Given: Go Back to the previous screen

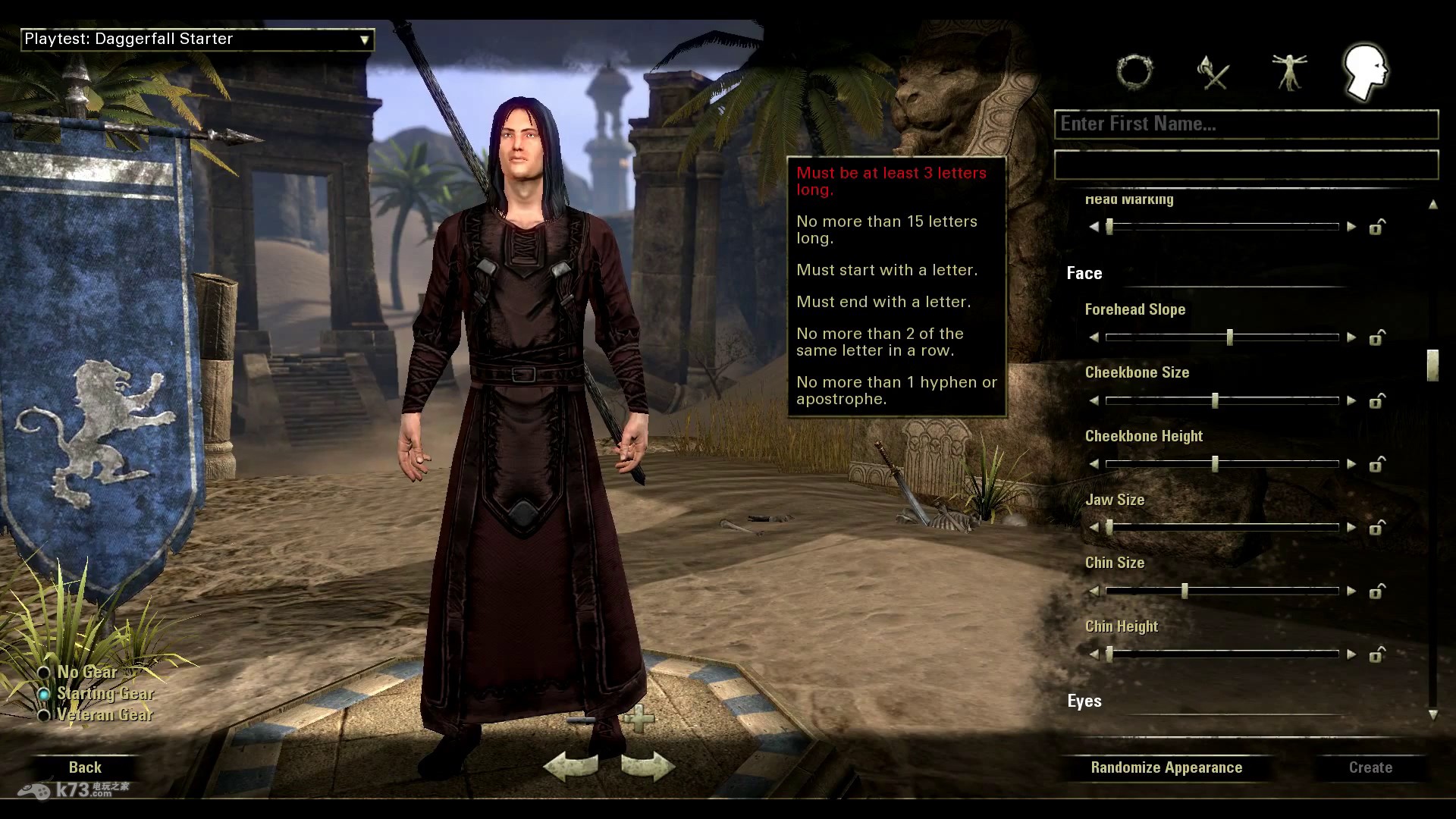Looking at the screenshot, I should pos(85,767).
